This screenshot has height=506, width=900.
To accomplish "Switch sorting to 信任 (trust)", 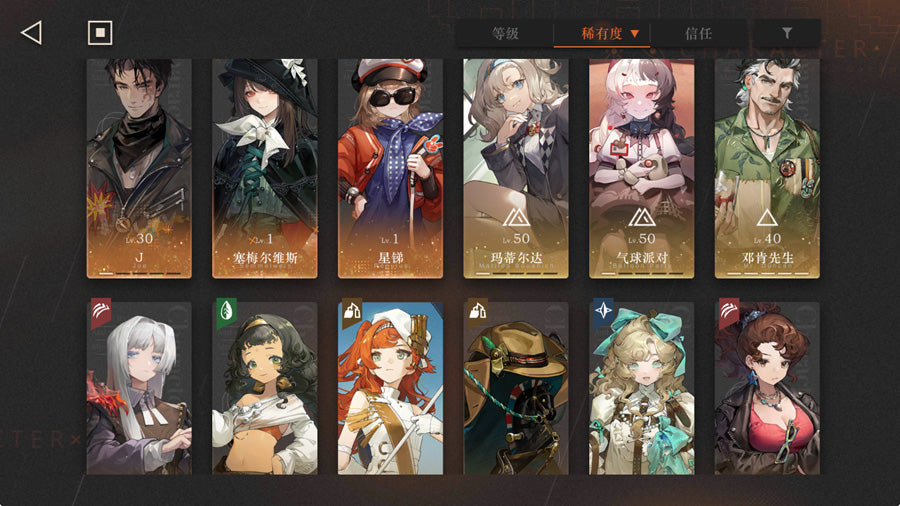I will coord(698,33).
